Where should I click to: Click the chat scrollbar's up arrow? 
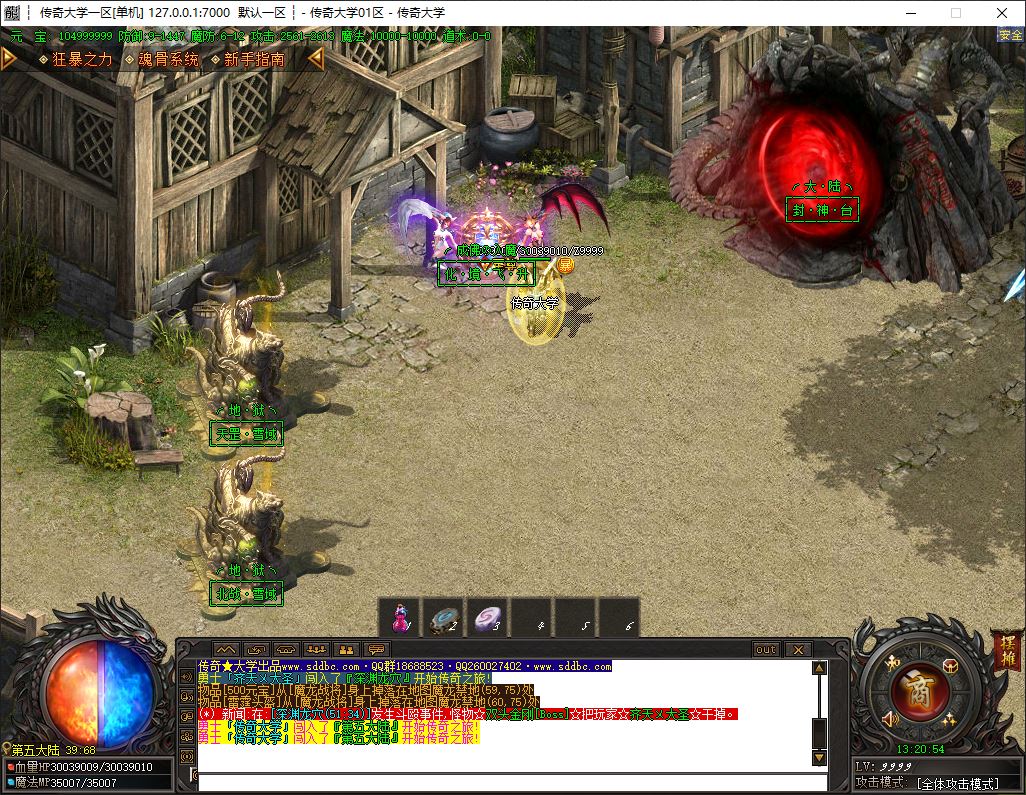click(x=818, y=668)
